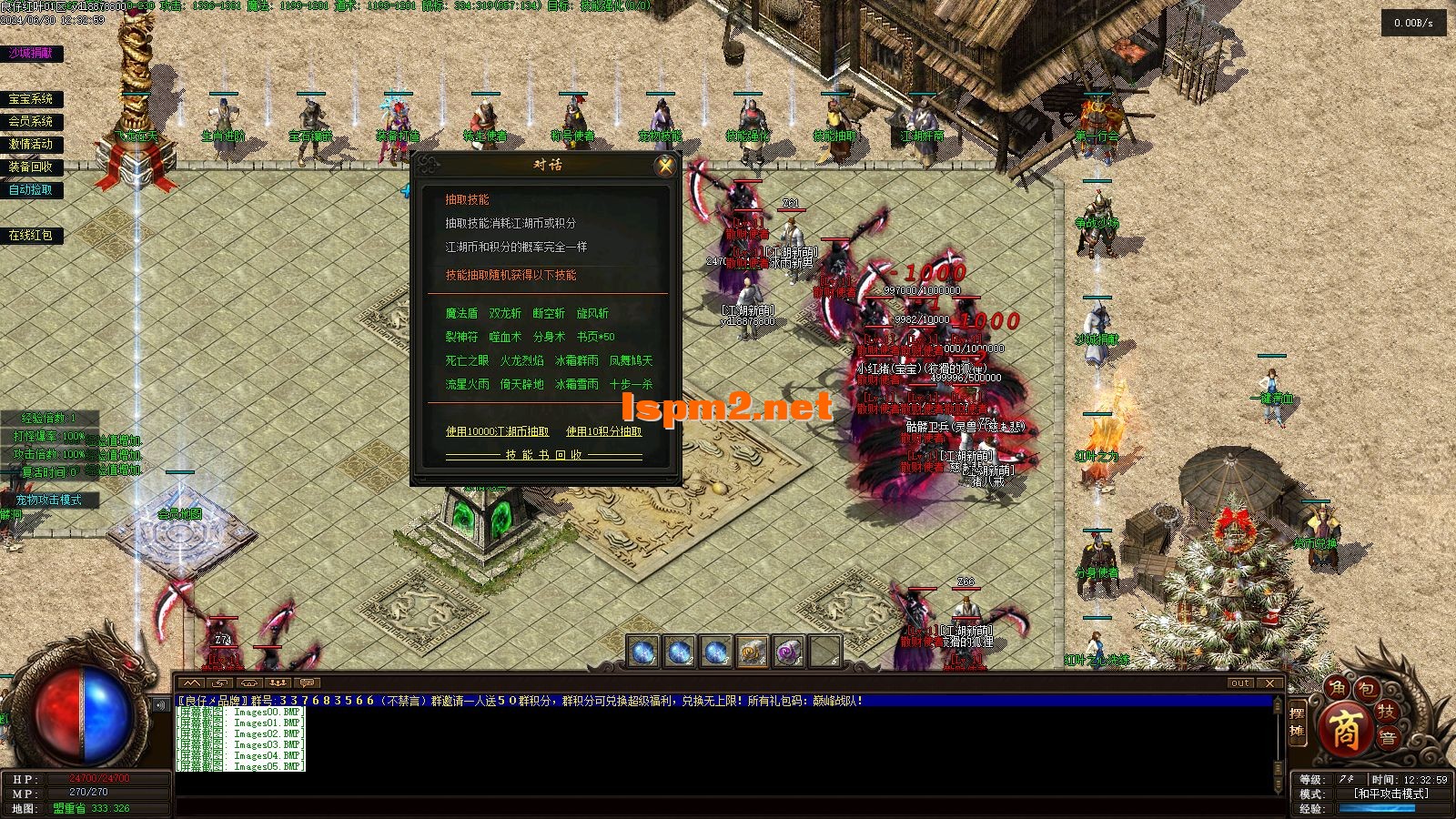Open the 在线红包 menu
Screen dimensions: 1456x819
click(31, 235)
